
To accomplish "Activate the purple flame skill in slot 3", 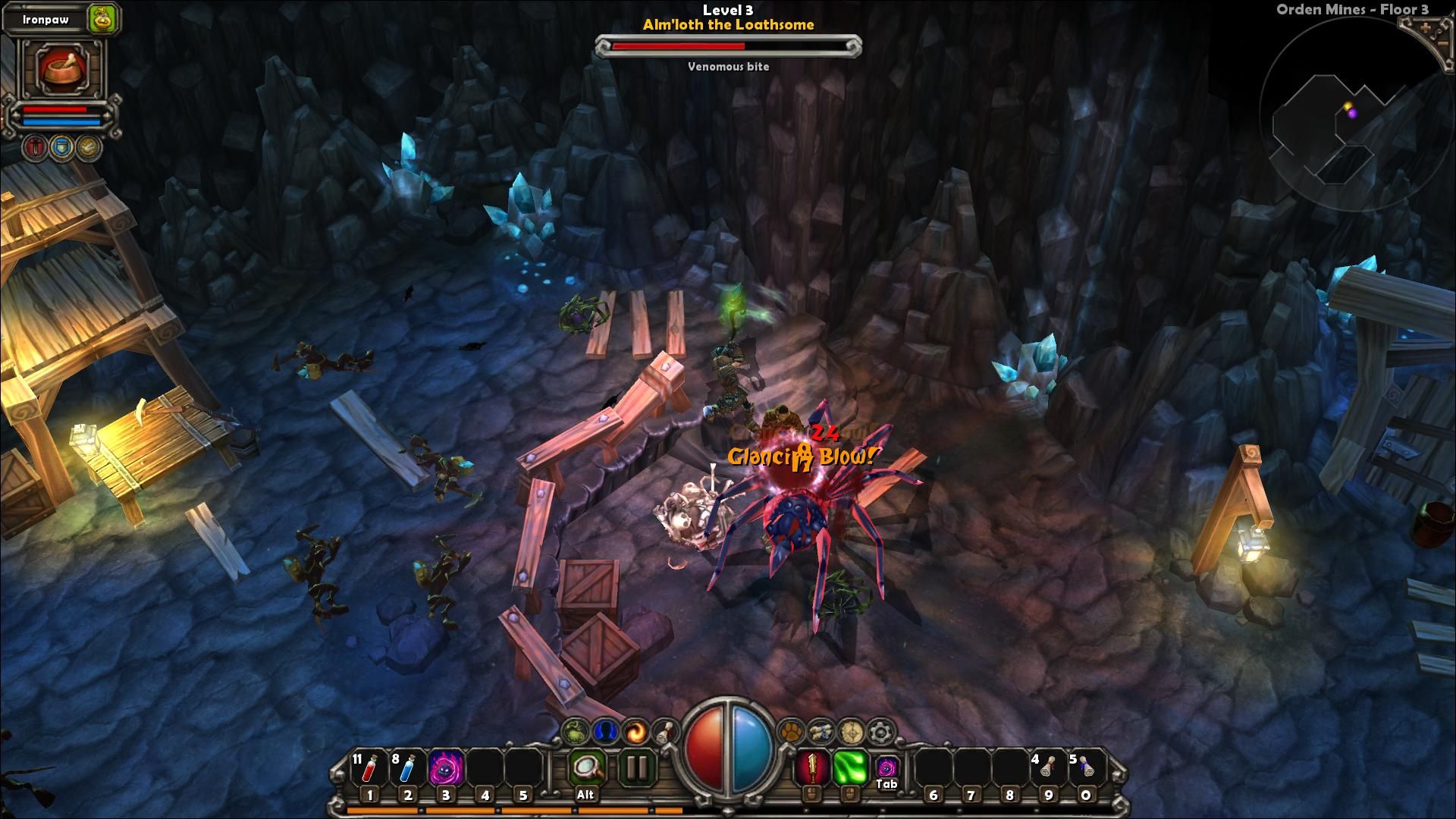I will (446, 767).
